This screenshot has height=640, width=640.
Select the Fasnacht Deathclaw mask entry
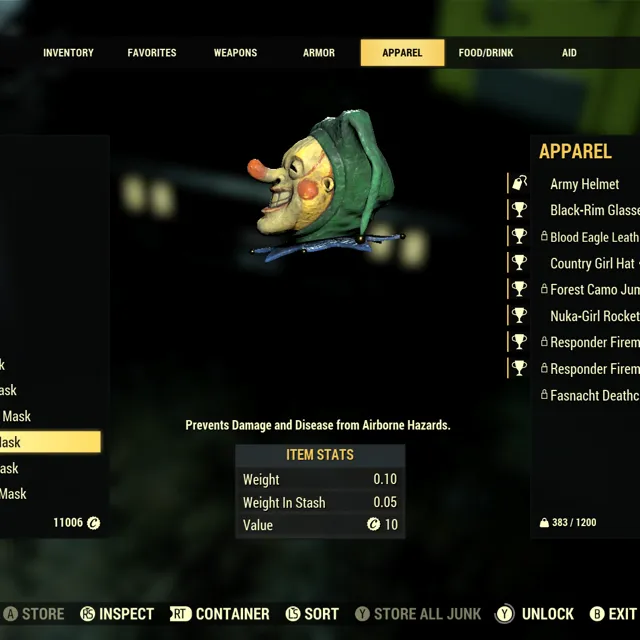(x=594, y=395)
